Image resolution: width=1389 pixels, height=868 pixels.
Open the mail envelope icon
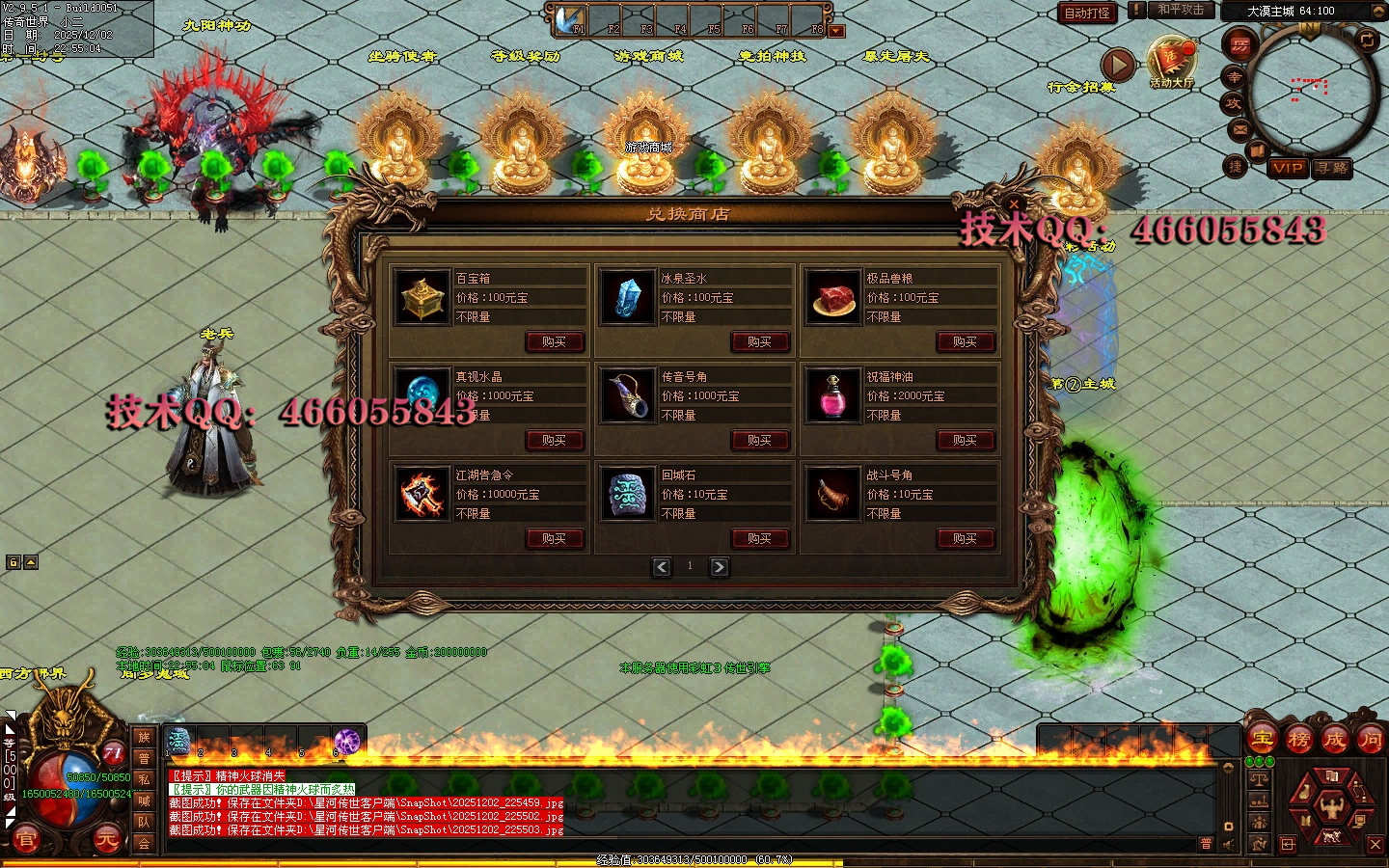pyautogui.click(x=1239, y=129)
